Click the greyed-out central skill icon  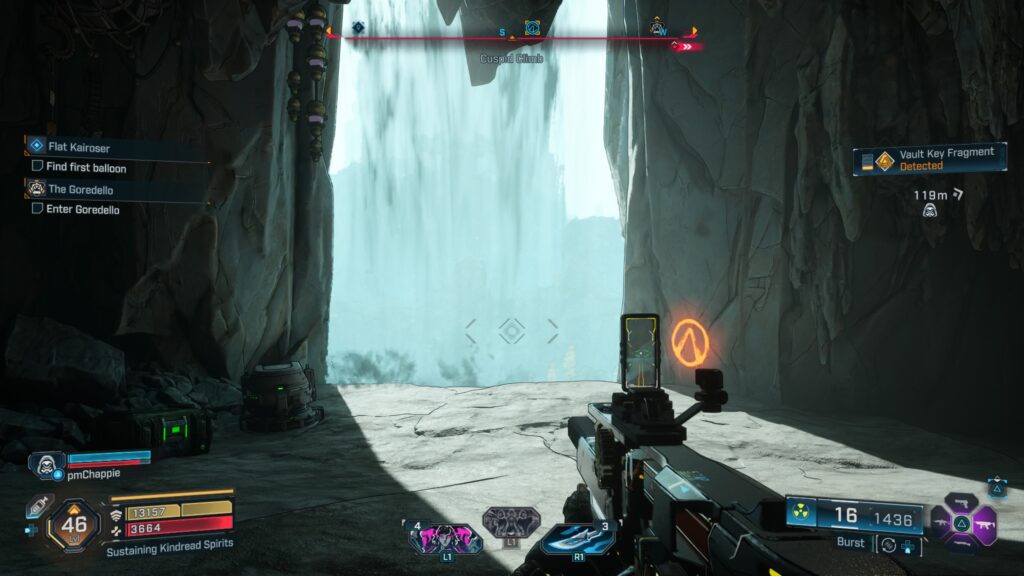click(x=511, y=522)
